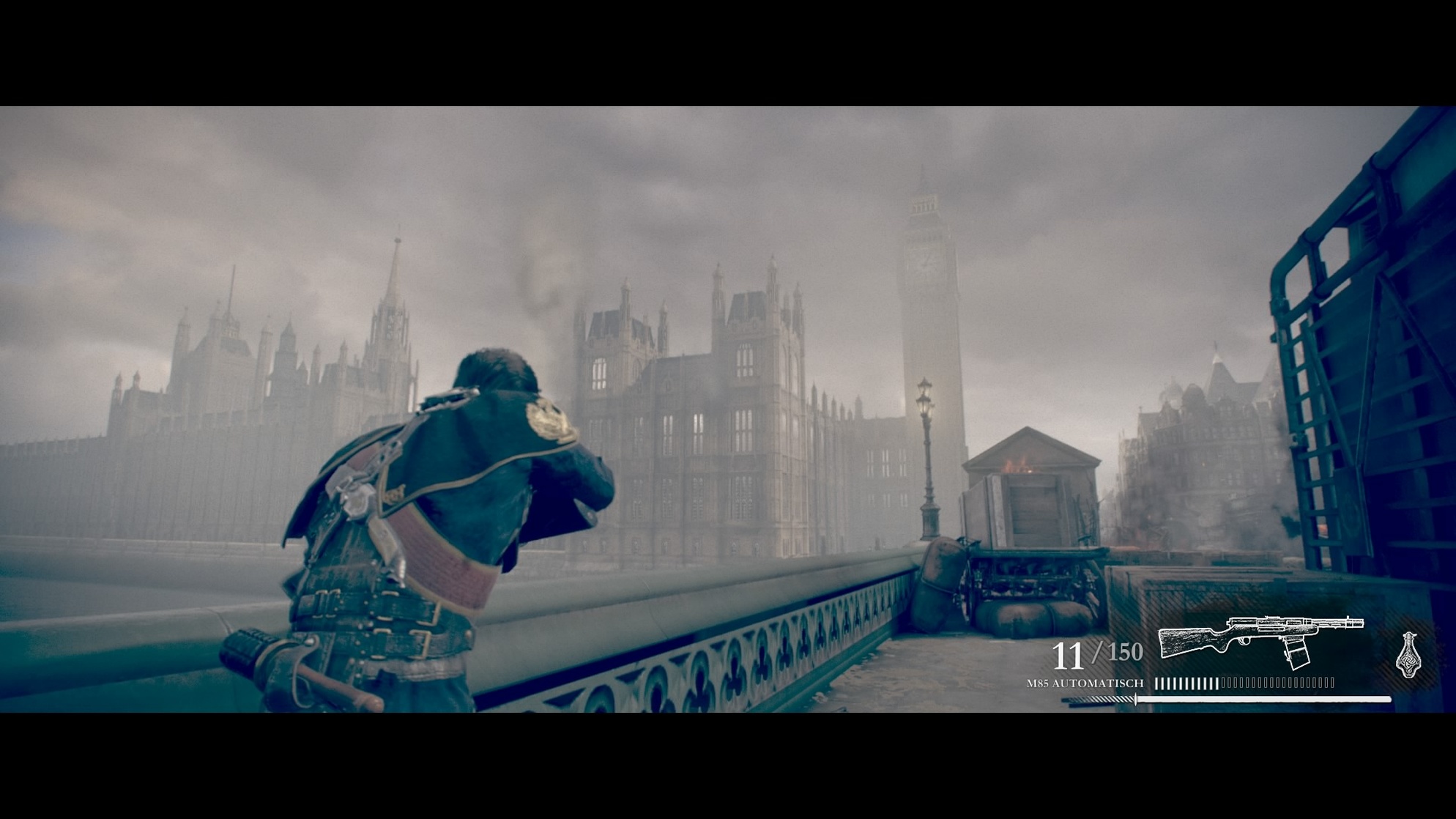Click the ammo bar divider between pips
Screen dimensions: 1456x819
(x=1220, y=683)
